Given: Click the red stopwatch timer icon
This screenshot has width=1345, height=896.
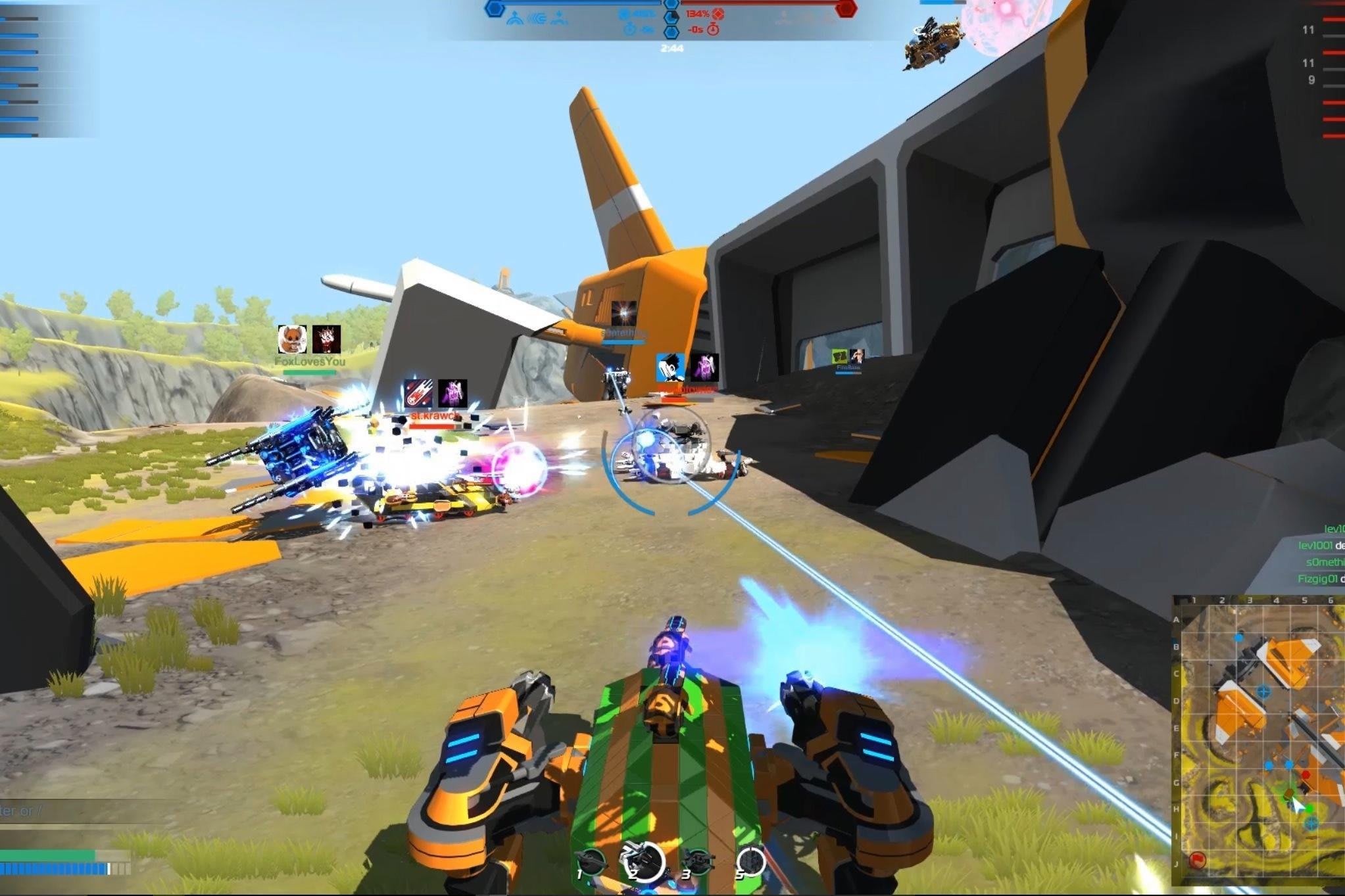Looking at the screenshot, I should tap(713, 29).
